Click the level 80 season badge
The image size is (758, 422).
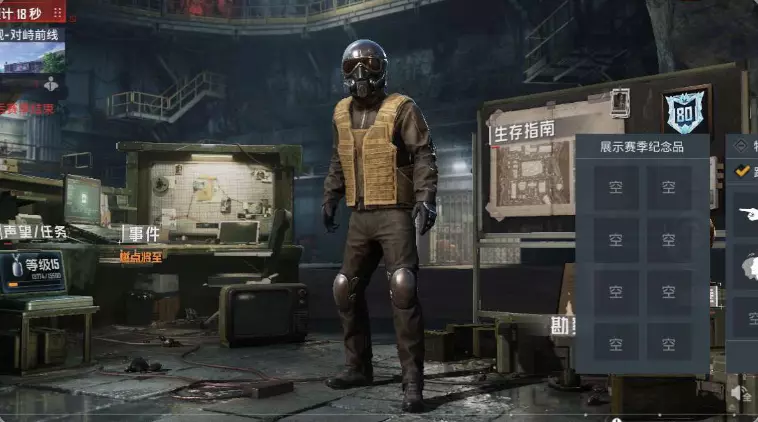tap(686, 111)
